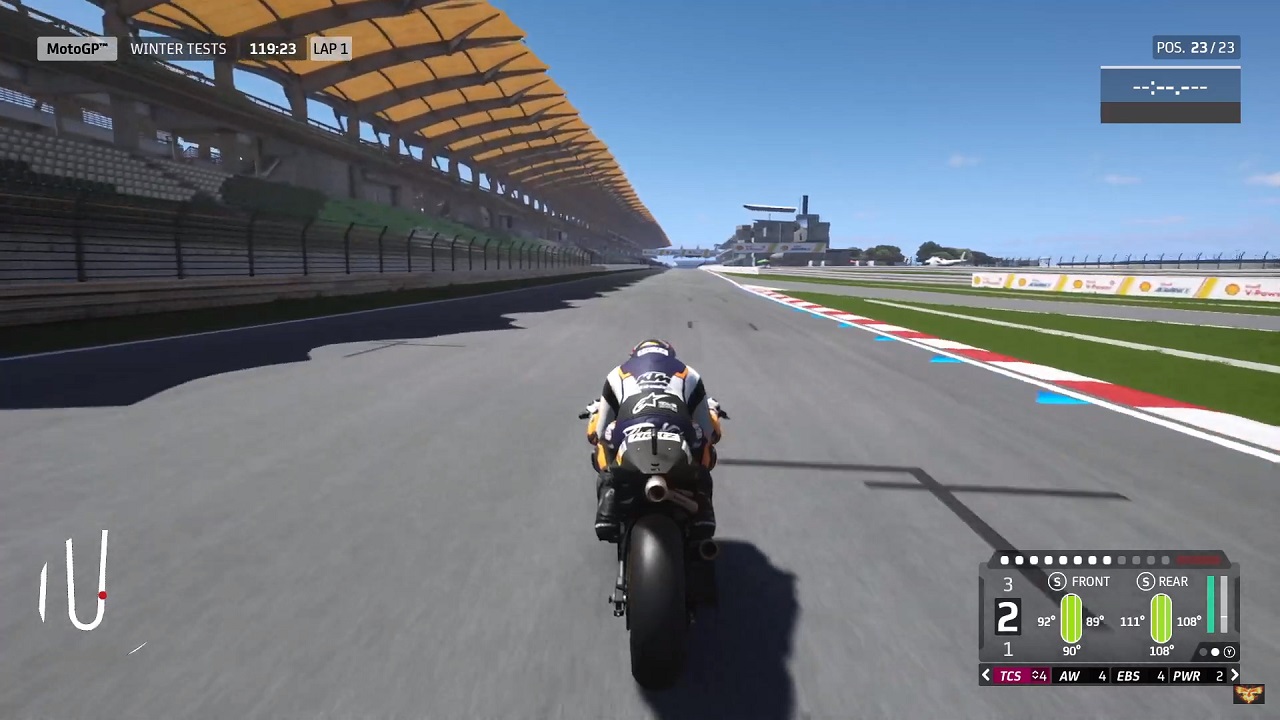Viewport: 1280px width, 720px height.
Task: Collapse settings with the left chevron arrow
Action: (986, 675)
